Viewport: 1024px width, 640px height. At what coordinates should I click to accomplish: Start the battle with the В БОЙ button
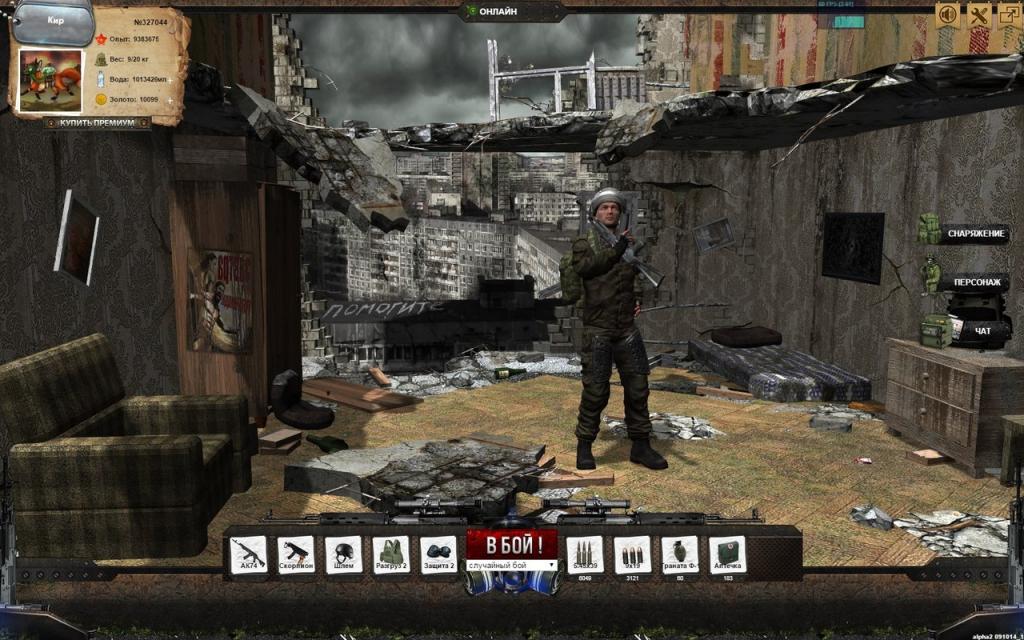[511, 544]
